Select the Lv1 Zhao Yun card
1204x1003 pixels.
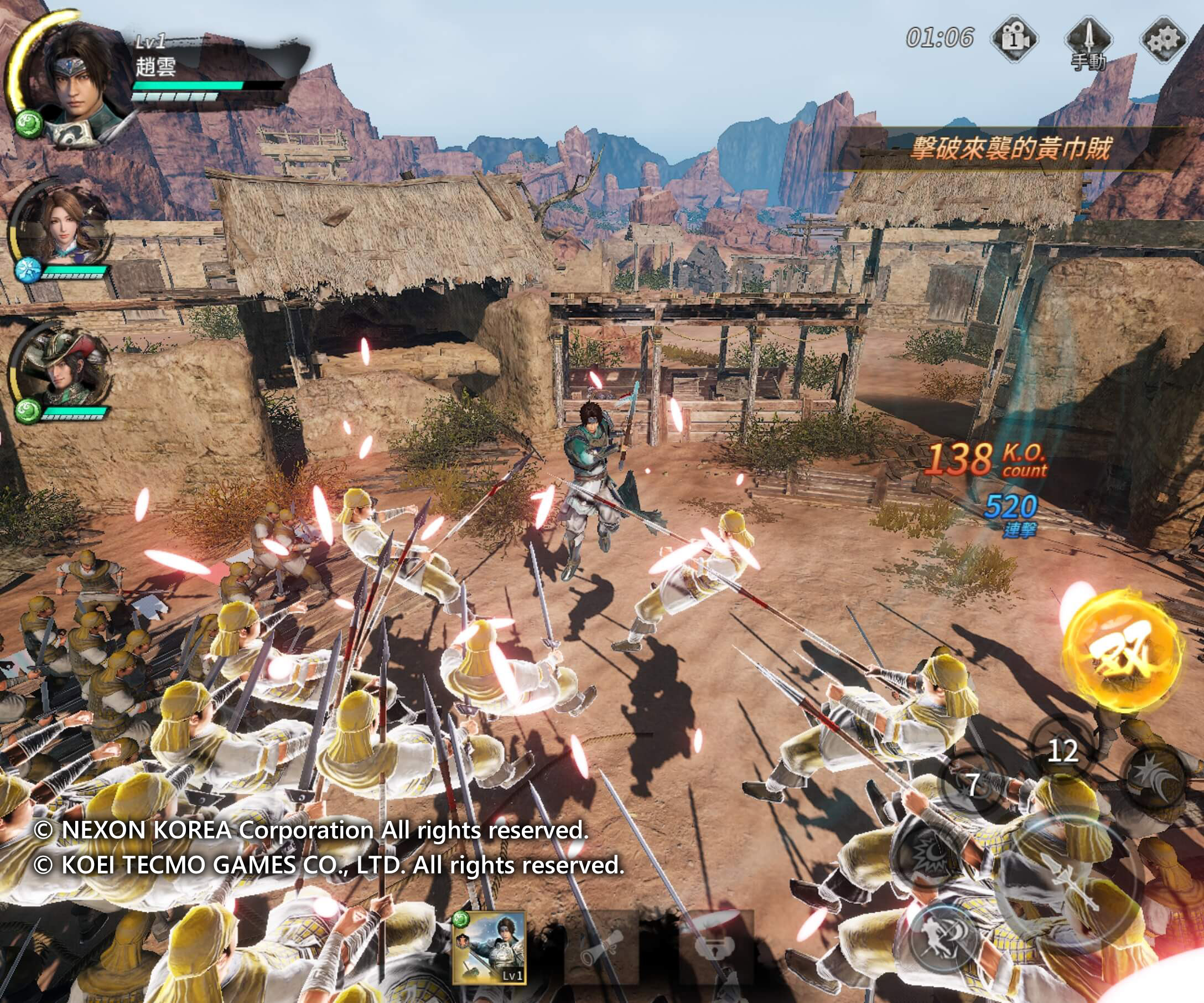pos(489,949)
